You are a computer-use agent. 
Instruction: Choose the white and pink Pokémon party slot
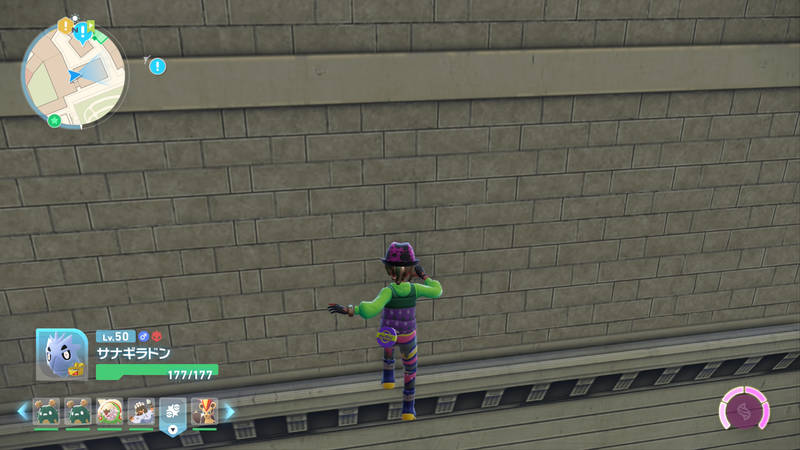110,411
